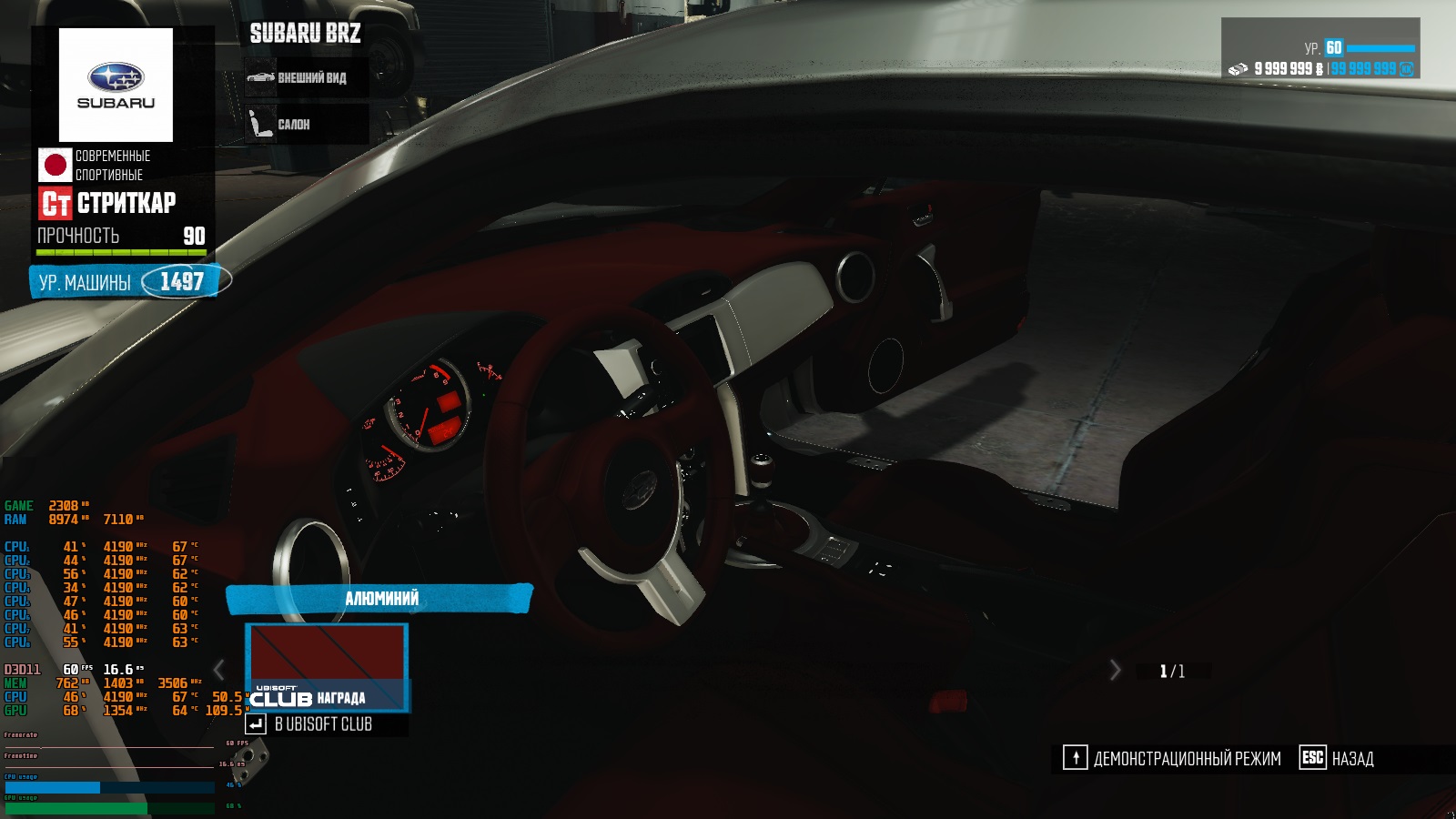This screenshot has height=819, width=1456.
Task: Activate Демонстрационный режим showcase mode
Action: 1172,758
